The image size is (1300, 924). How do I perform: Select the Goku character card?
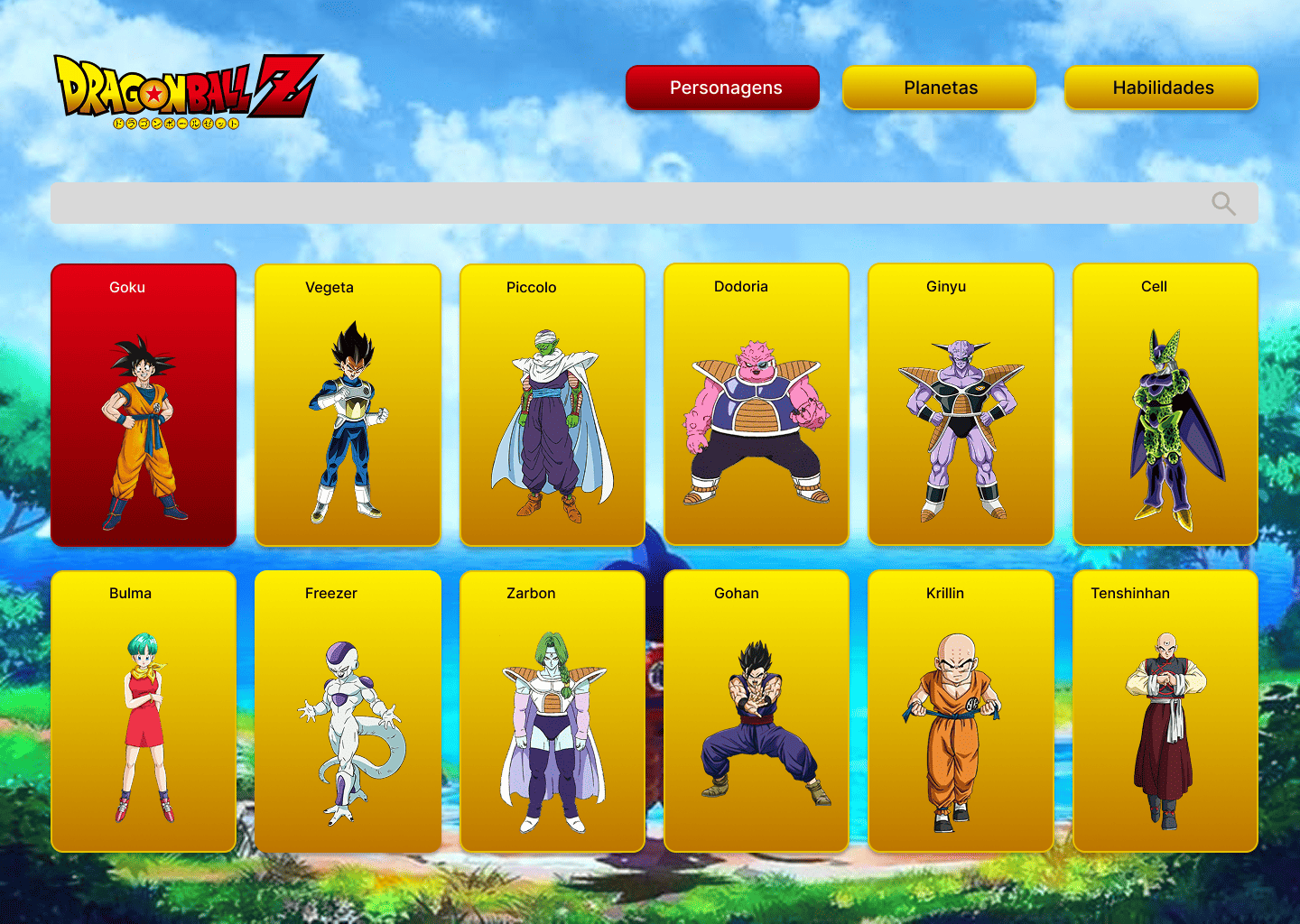pyautogui.click(x=144, y=404)
